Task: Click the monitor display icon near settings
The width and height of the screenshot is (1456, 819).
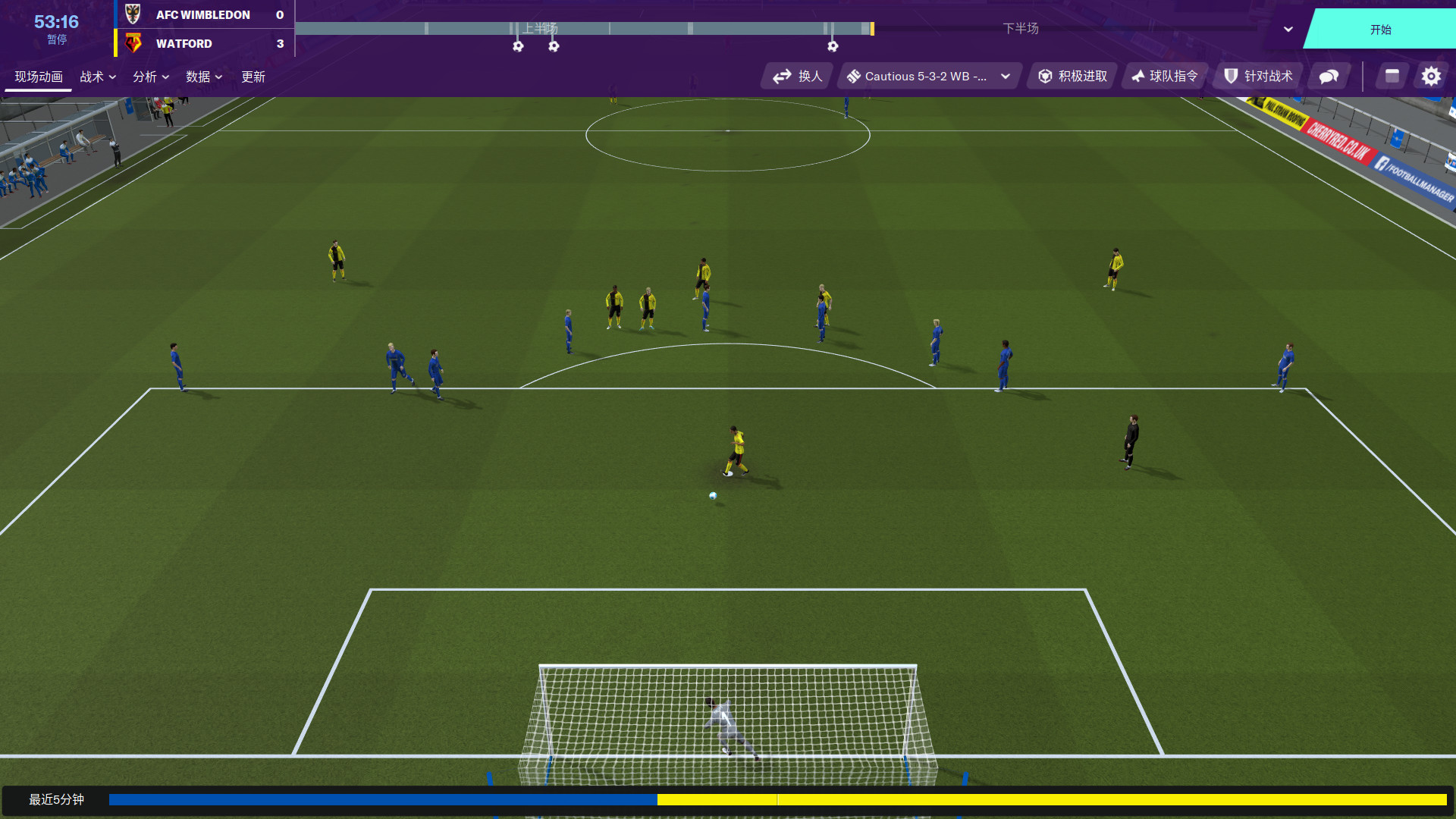Action: click(1391, 76)
